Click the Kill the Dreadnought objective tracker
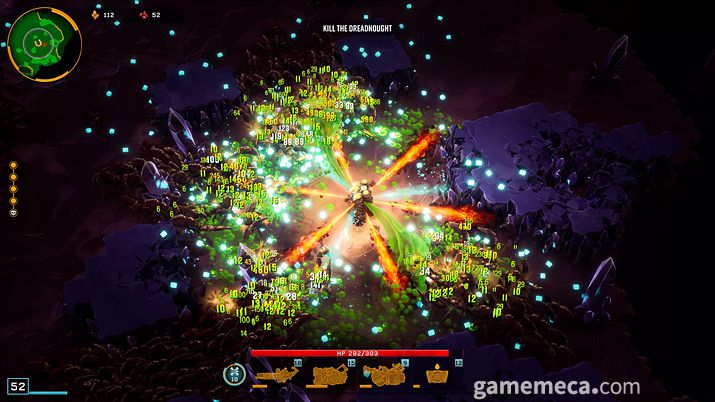The image size is (715, 402). (357, 28)
